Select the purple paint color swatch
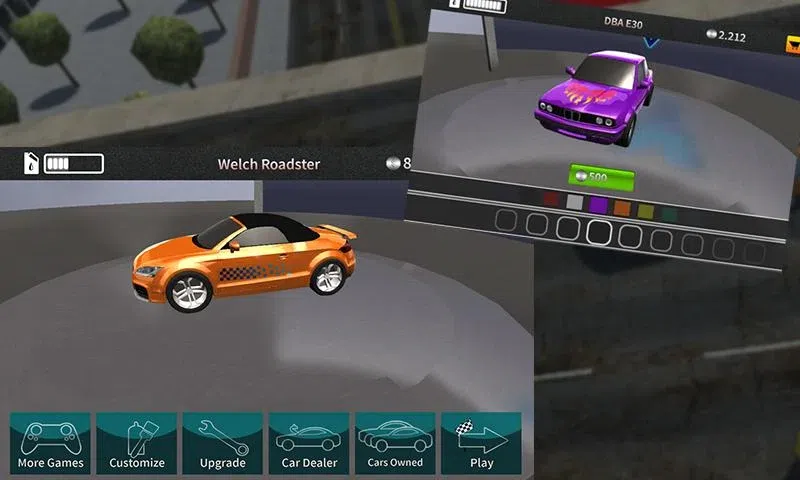This screenshot has width=800, height=480. pyautogui.click(x=598, y=205)
